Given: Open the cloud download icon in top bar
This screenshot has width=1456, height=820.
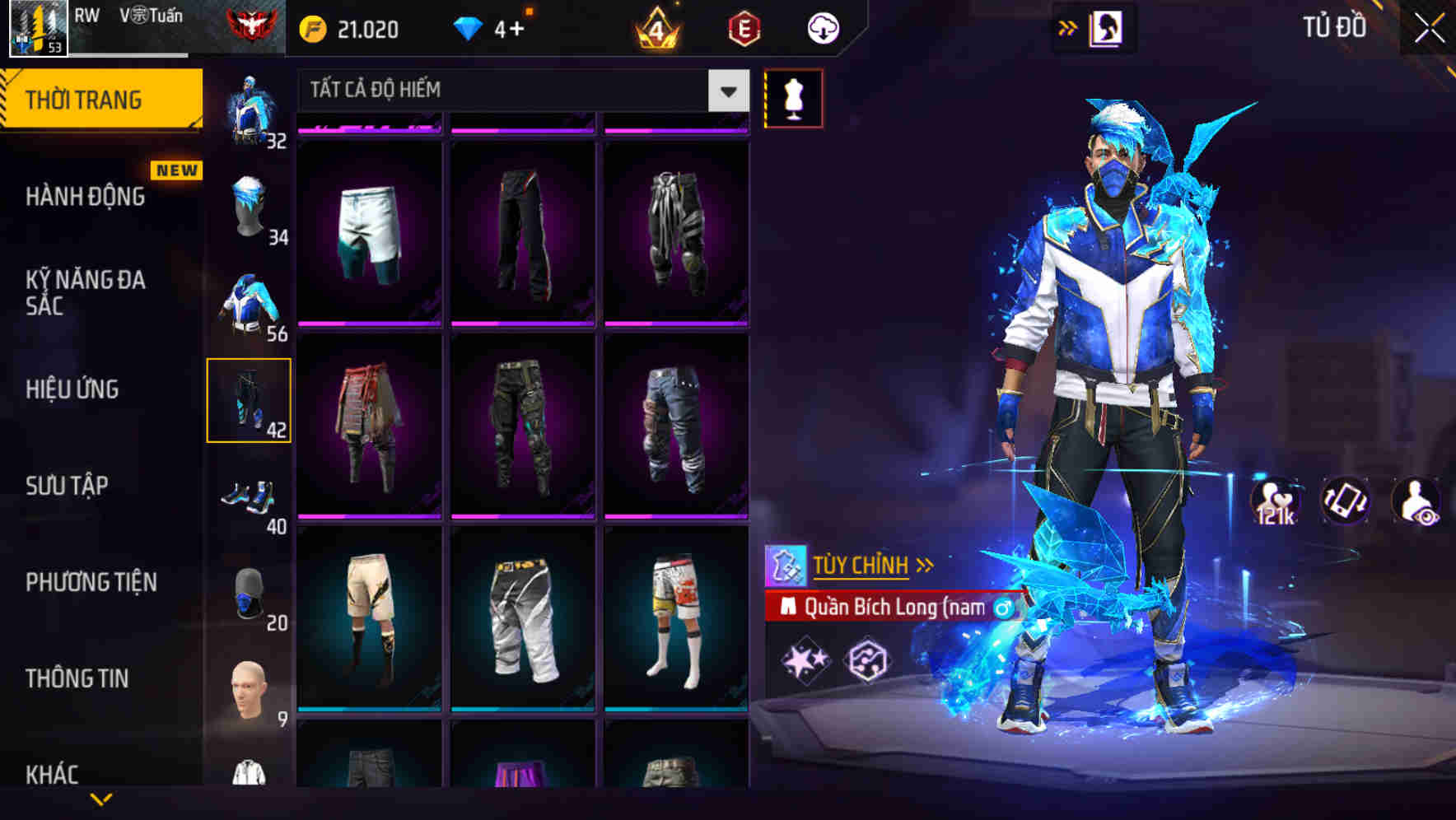Looking at the screenshot, I should (822, 27).
